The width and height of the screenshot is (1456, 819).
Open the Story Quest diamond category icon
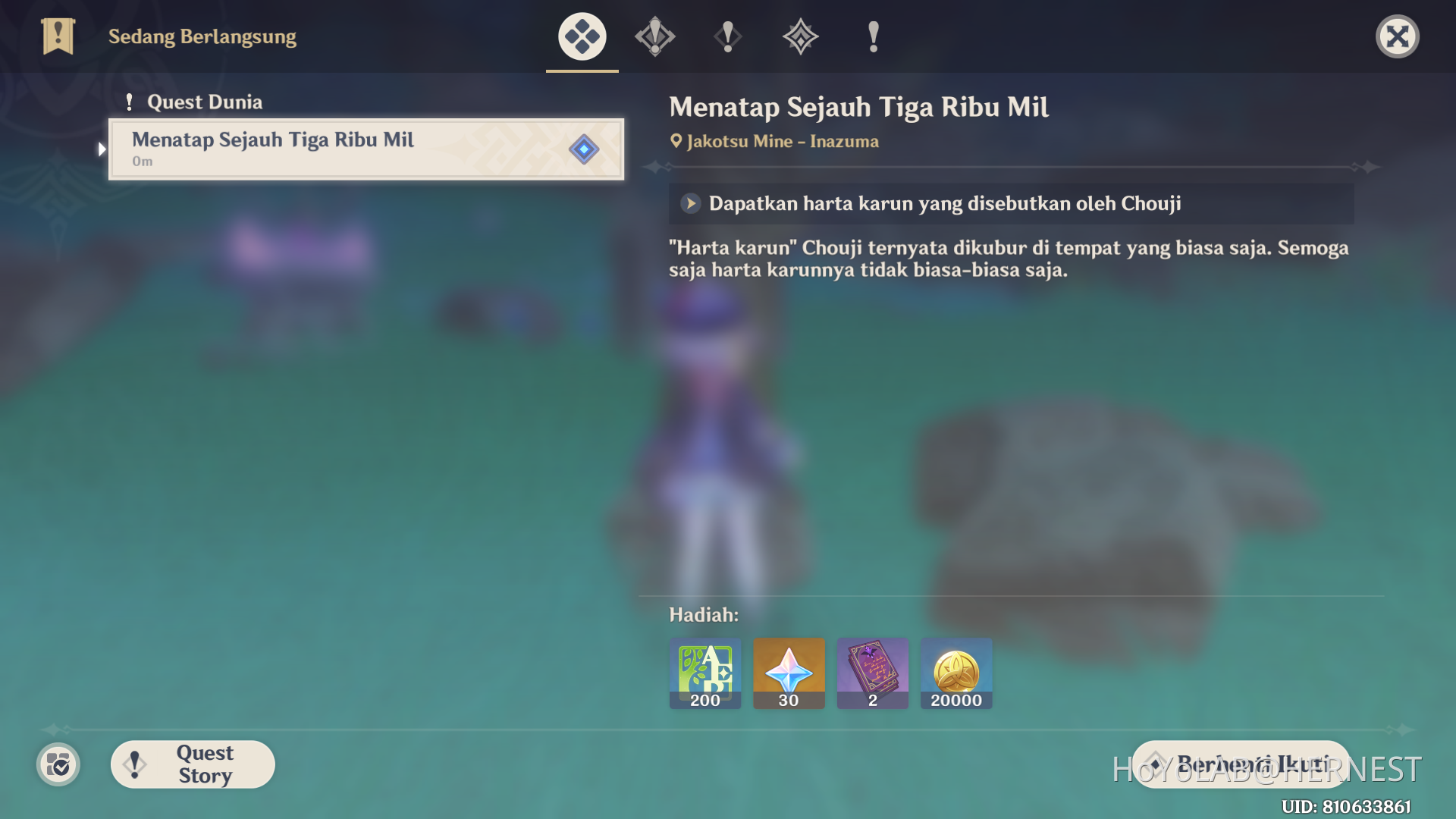click(x=799, y=36)
